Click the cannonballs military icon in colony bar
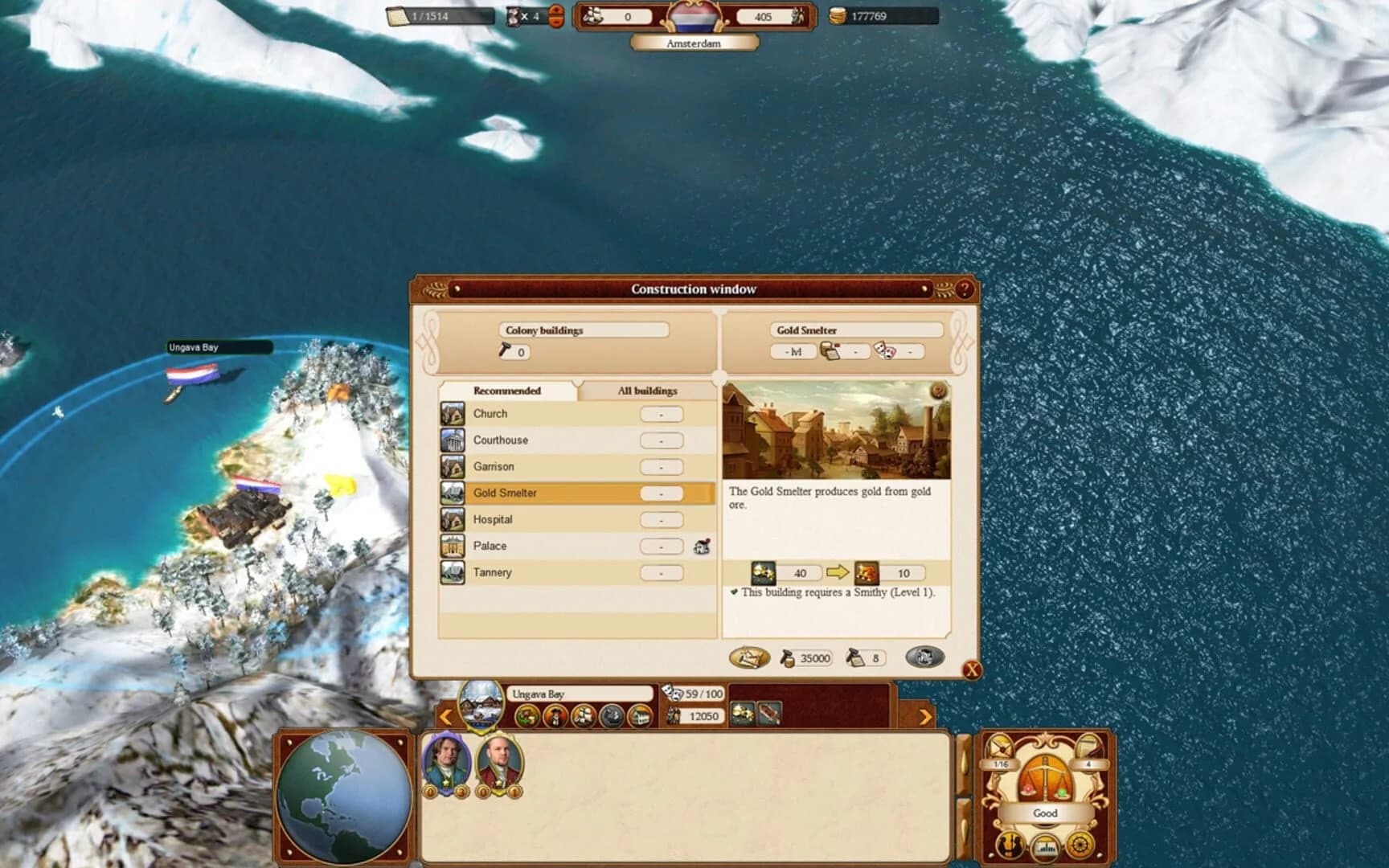This screenshot has width=1389, height=868. (x=609, y=715)
